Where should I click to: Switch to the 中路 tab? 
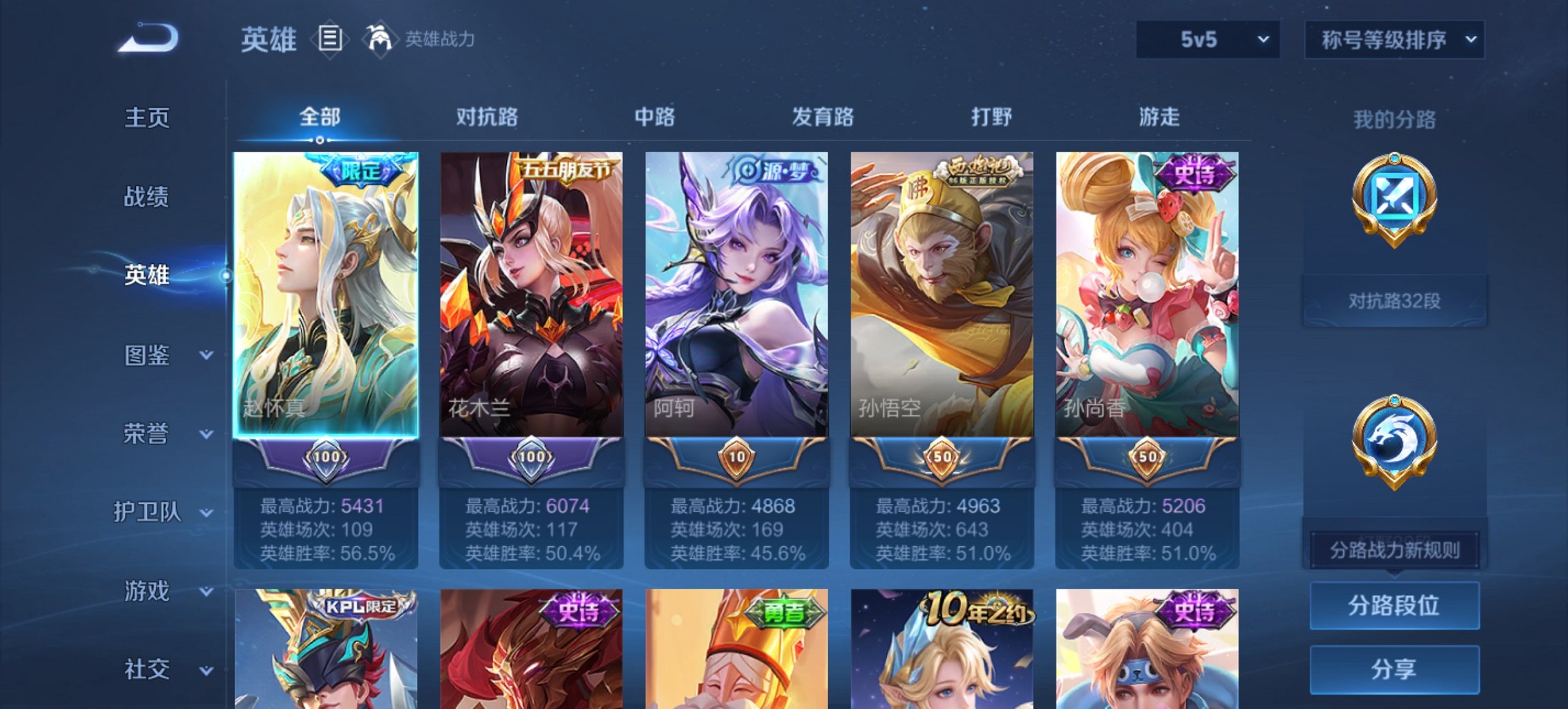pos(654,117)
